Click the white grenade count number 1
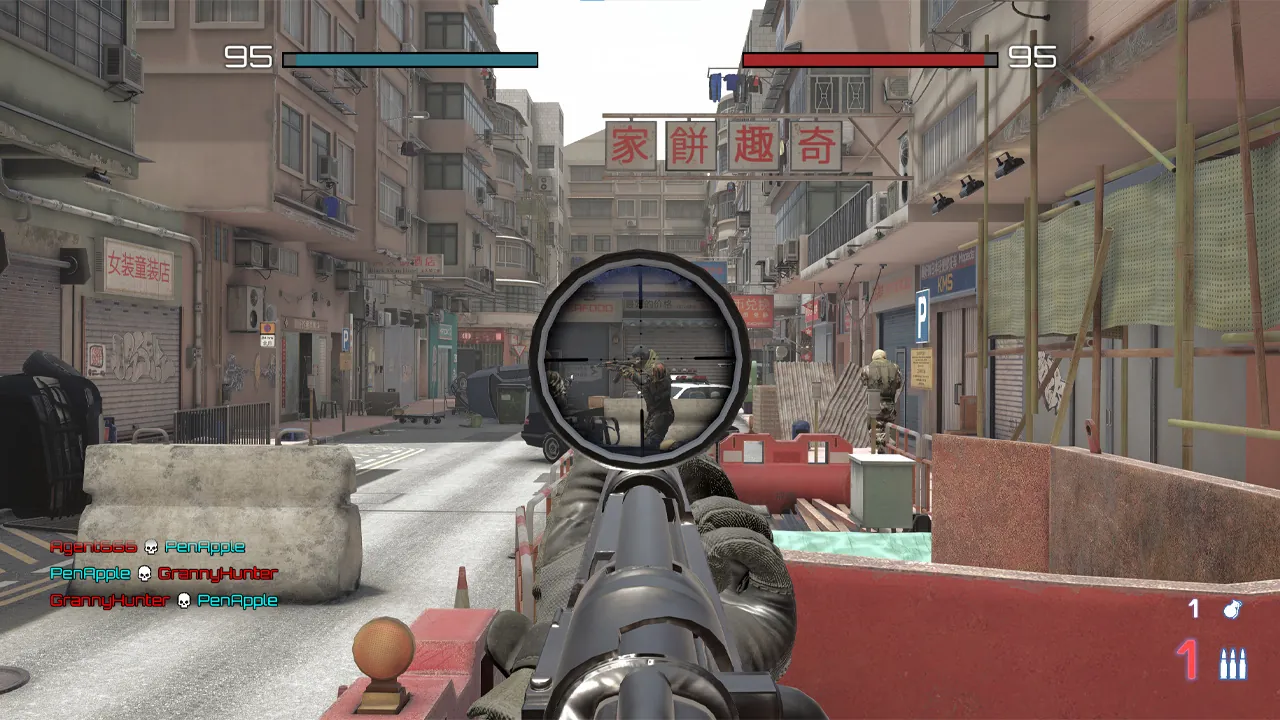This screenshot has width=1280, height=720. [x=1192, y=607]
